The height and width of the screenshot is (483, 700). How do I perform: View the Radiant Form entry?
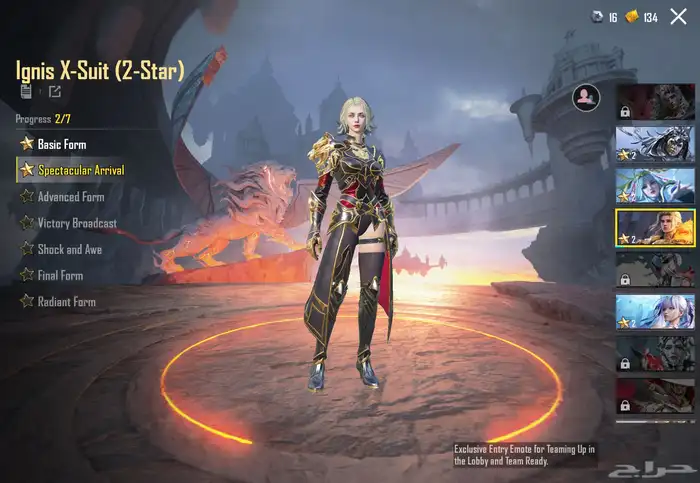click(66, 301)
